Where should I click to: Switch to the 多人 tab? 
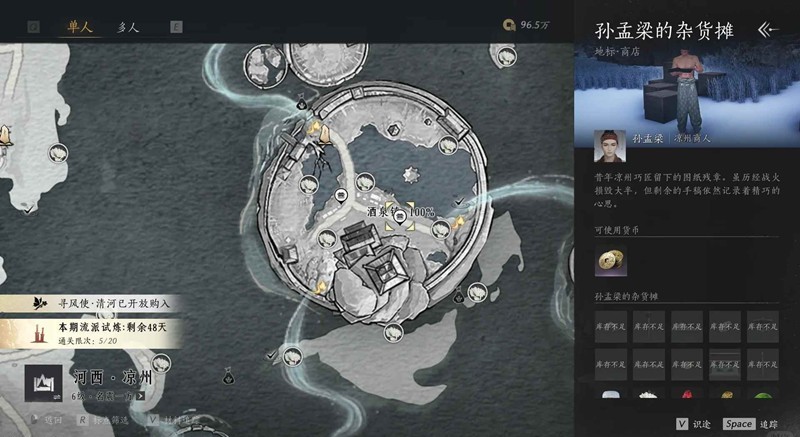(127, 27)
